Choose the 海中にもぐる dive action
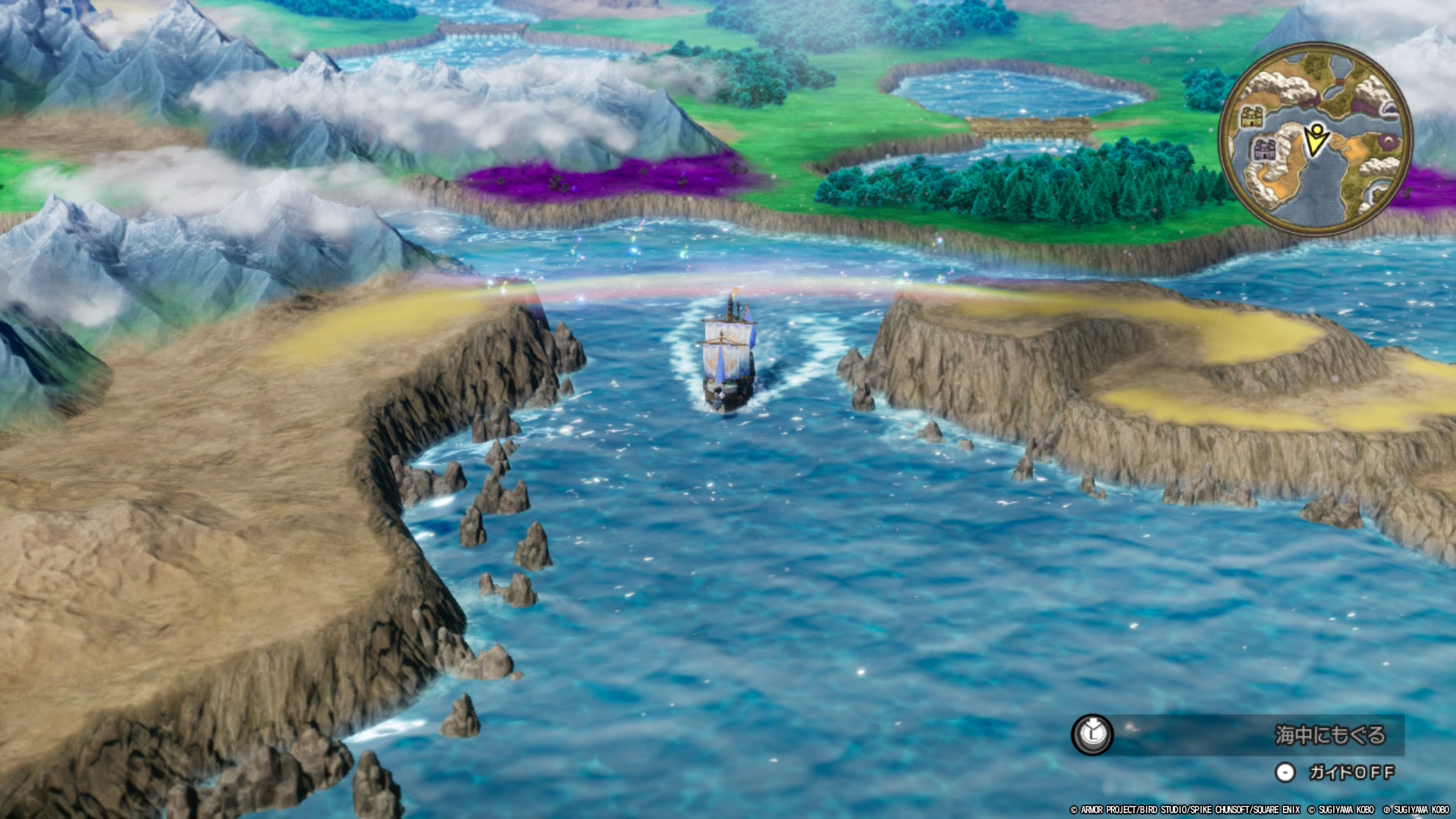The height and width of the screenshot is (819, 1456). click(1329, 734)
